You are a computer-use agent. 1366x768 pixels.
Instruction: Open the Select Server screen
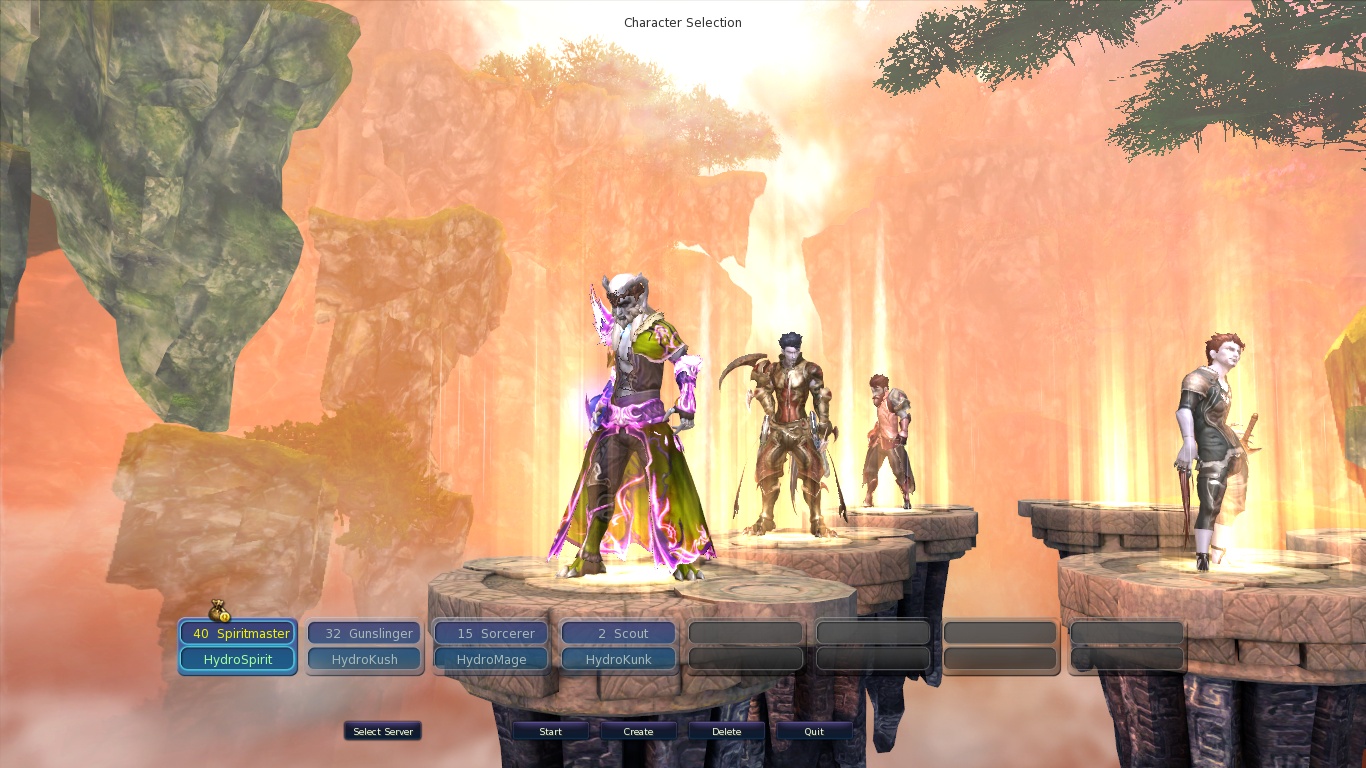coord(383,732)
